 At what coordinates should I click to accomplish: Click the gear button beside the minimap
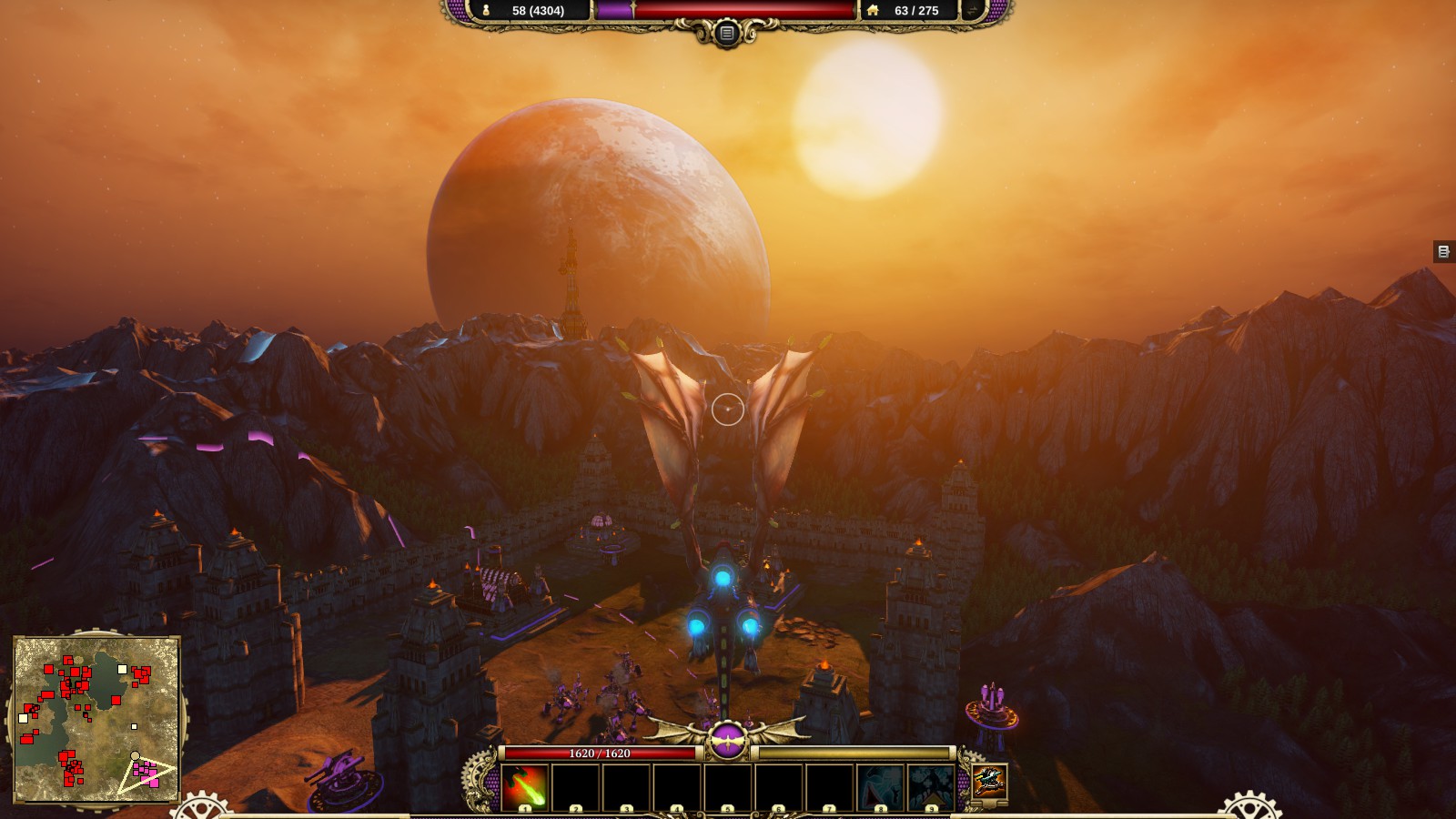(x=202, y=808)
